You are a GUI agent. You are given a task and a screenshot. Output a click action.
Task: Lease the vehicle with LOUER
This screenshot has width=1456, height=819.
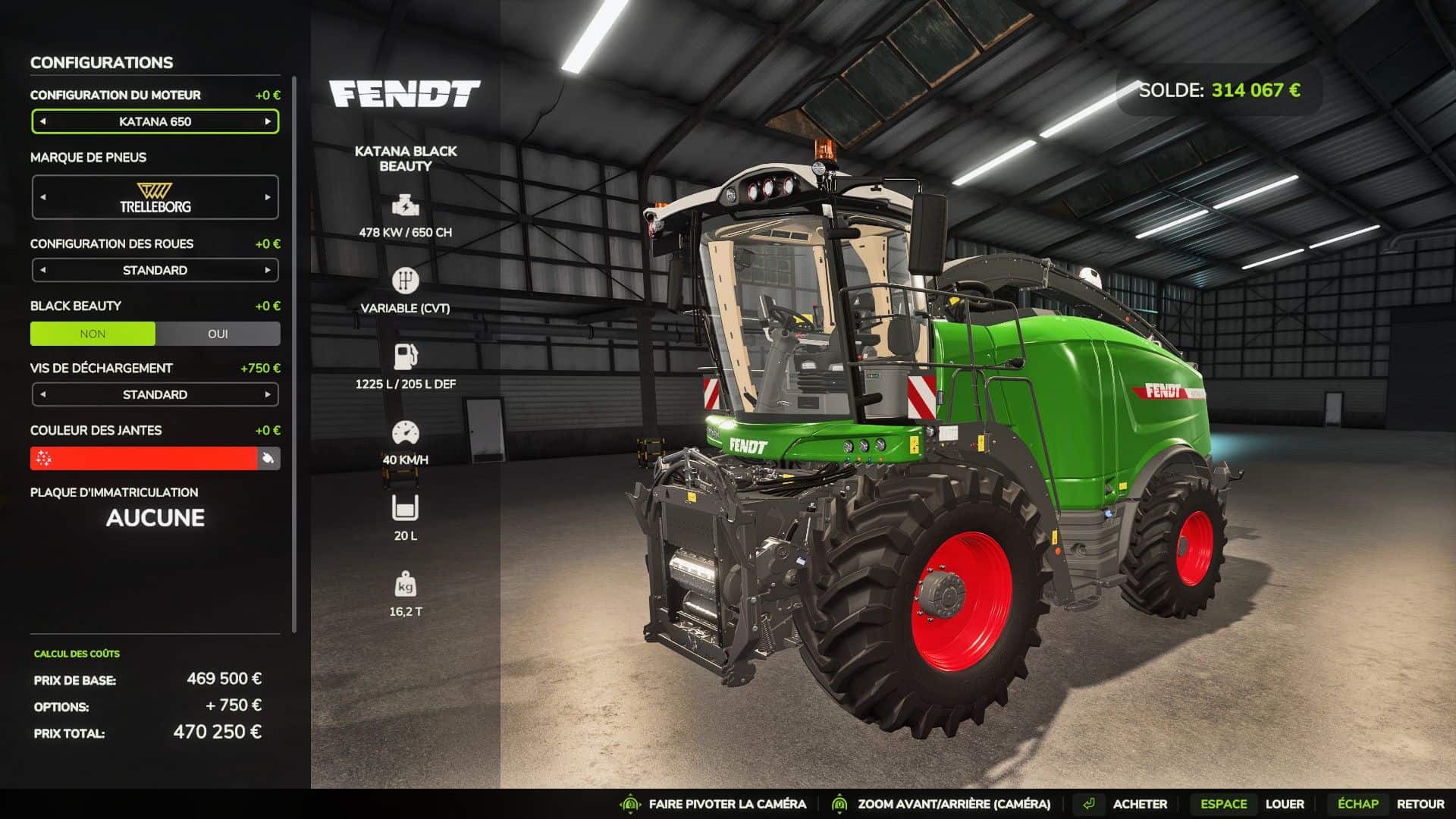[x=1284, y=804]
